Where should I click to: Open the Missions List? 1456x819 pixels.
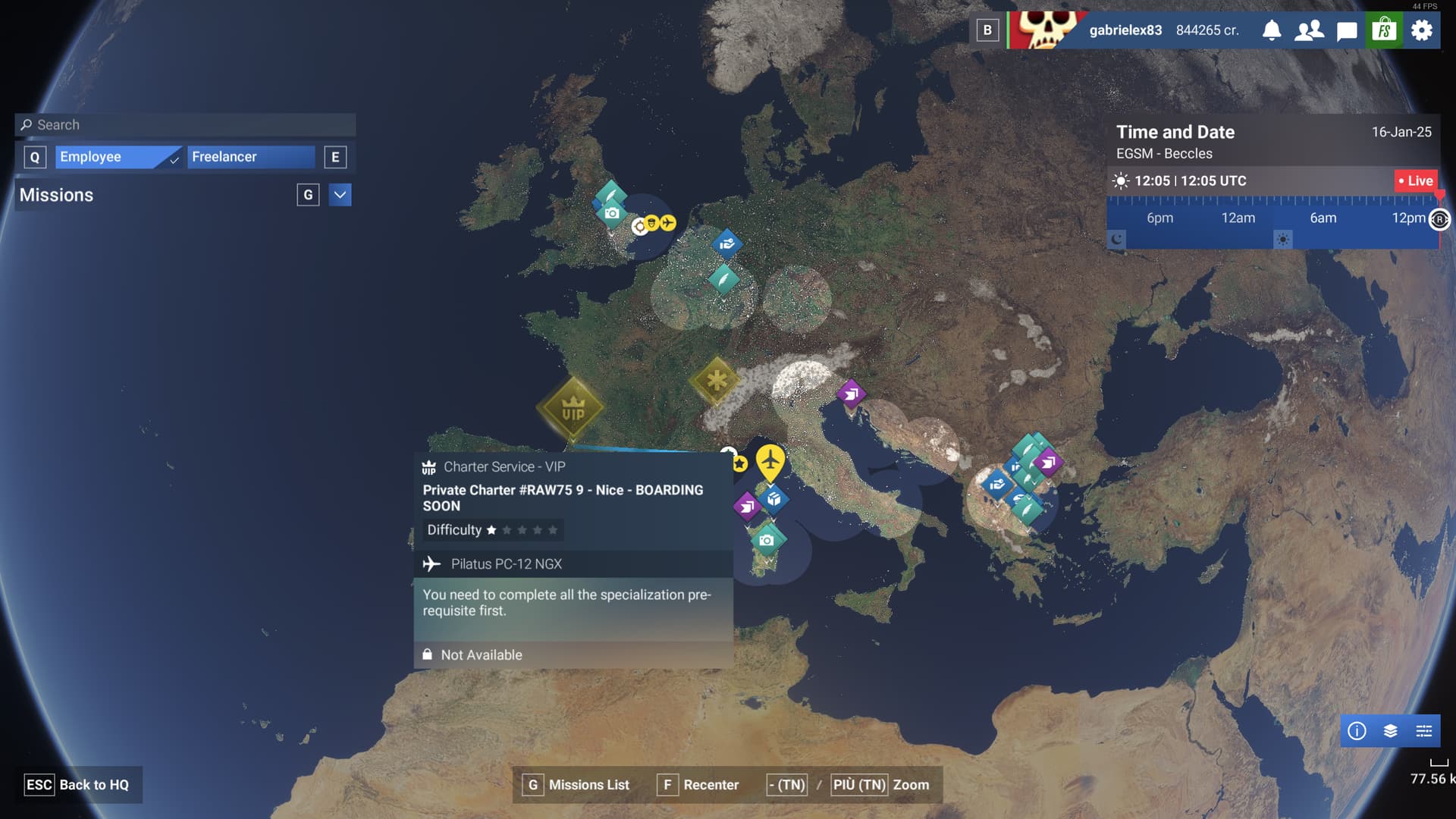[578, 785]
